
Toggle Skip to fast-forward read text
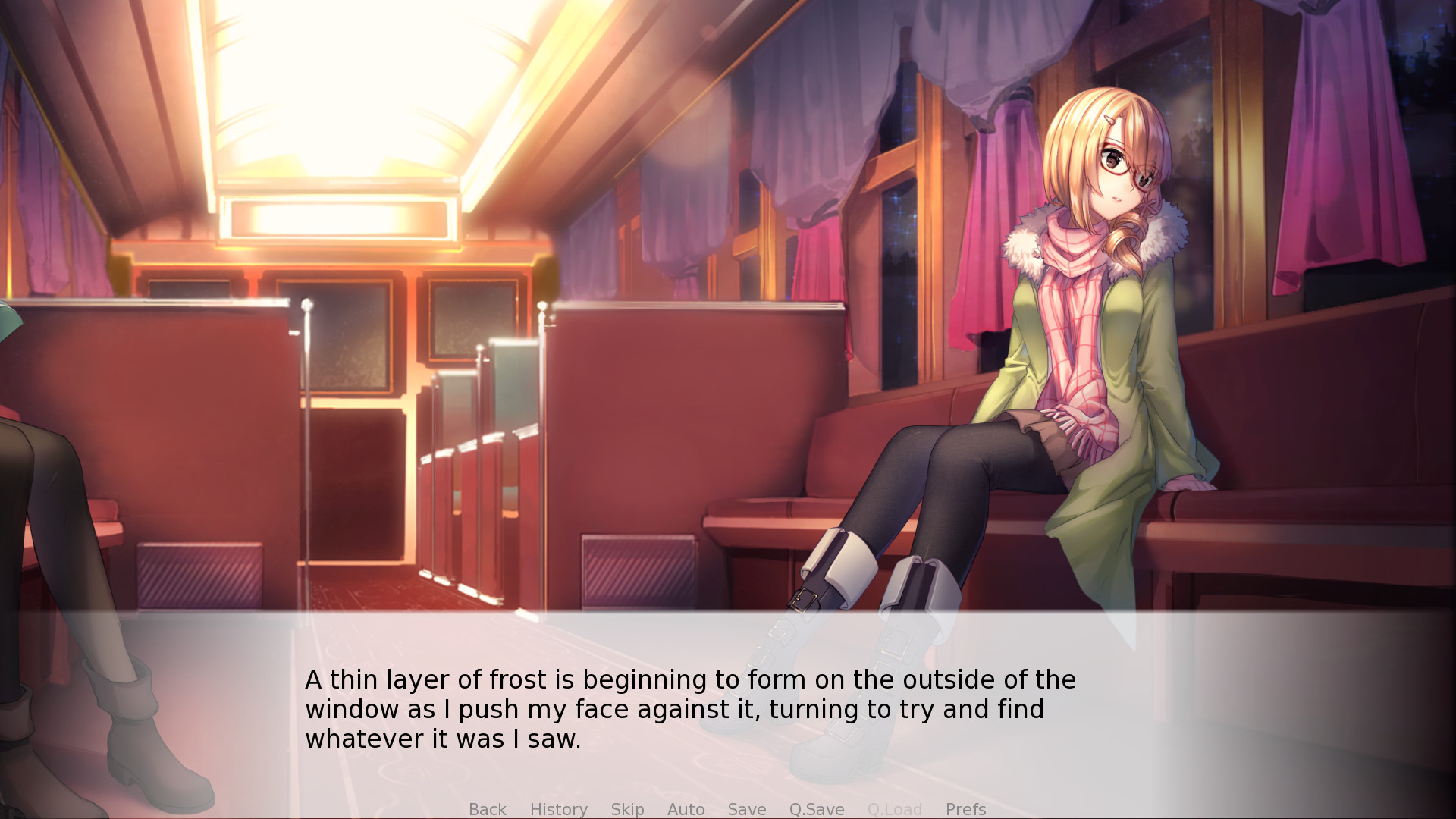pos(627,809)
